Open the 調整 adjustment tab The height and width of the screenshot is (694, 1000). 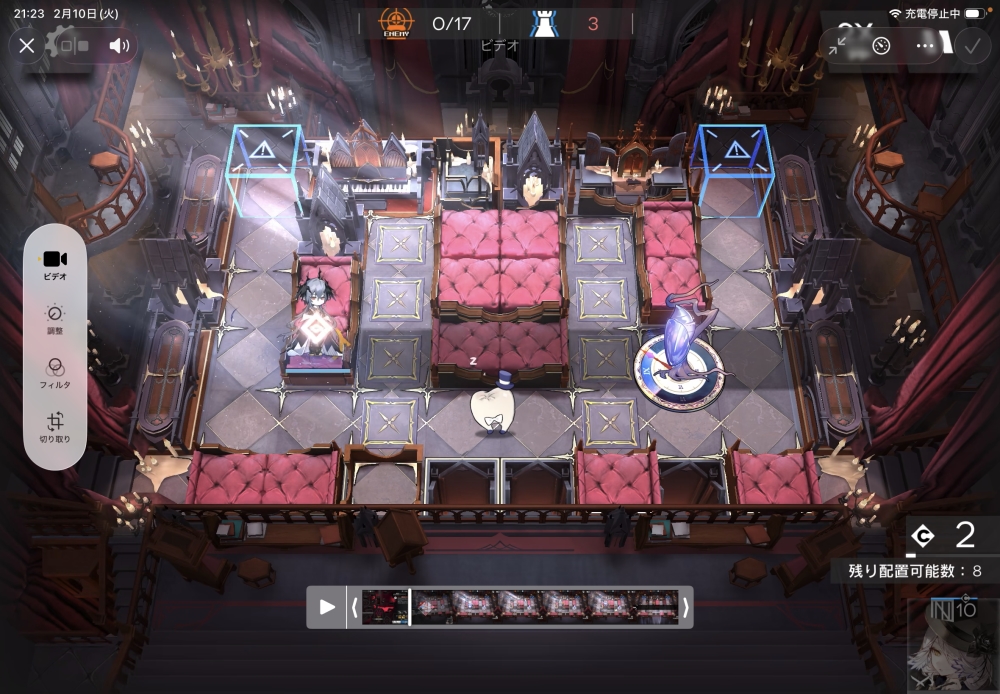(55, 318)
